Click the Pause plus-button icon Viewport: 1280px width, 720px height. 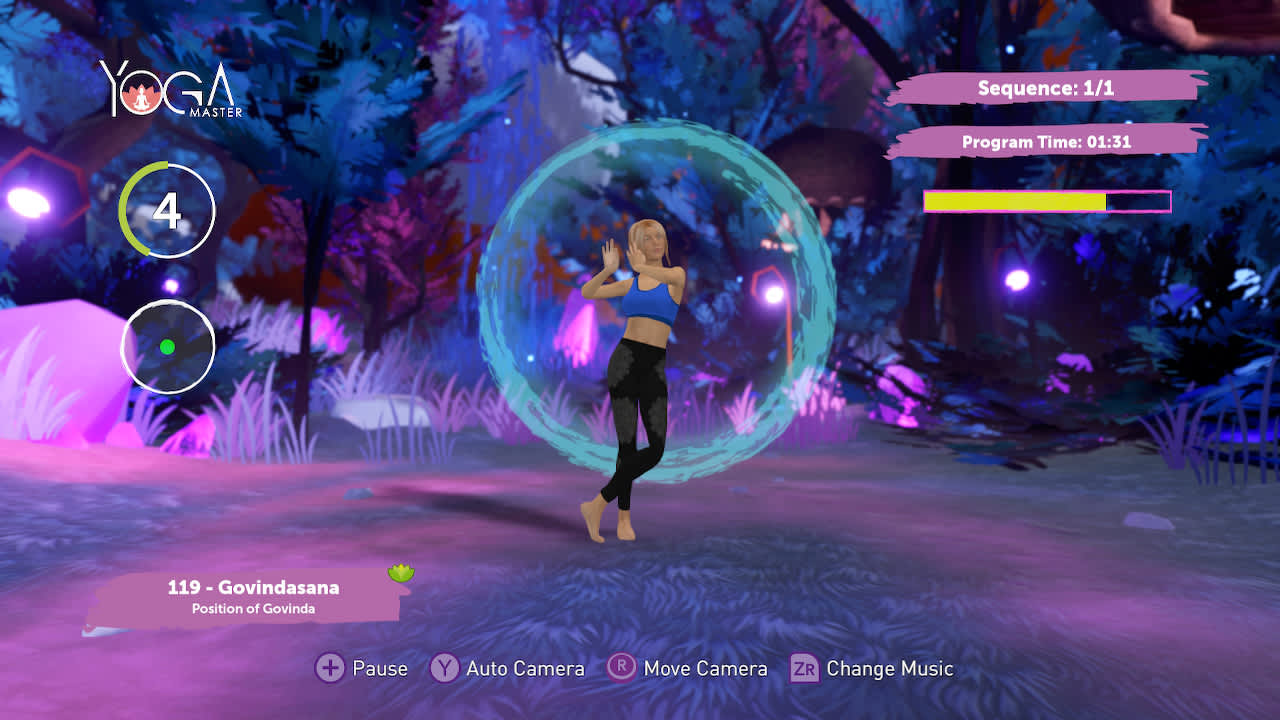click(x=330, y=668)
